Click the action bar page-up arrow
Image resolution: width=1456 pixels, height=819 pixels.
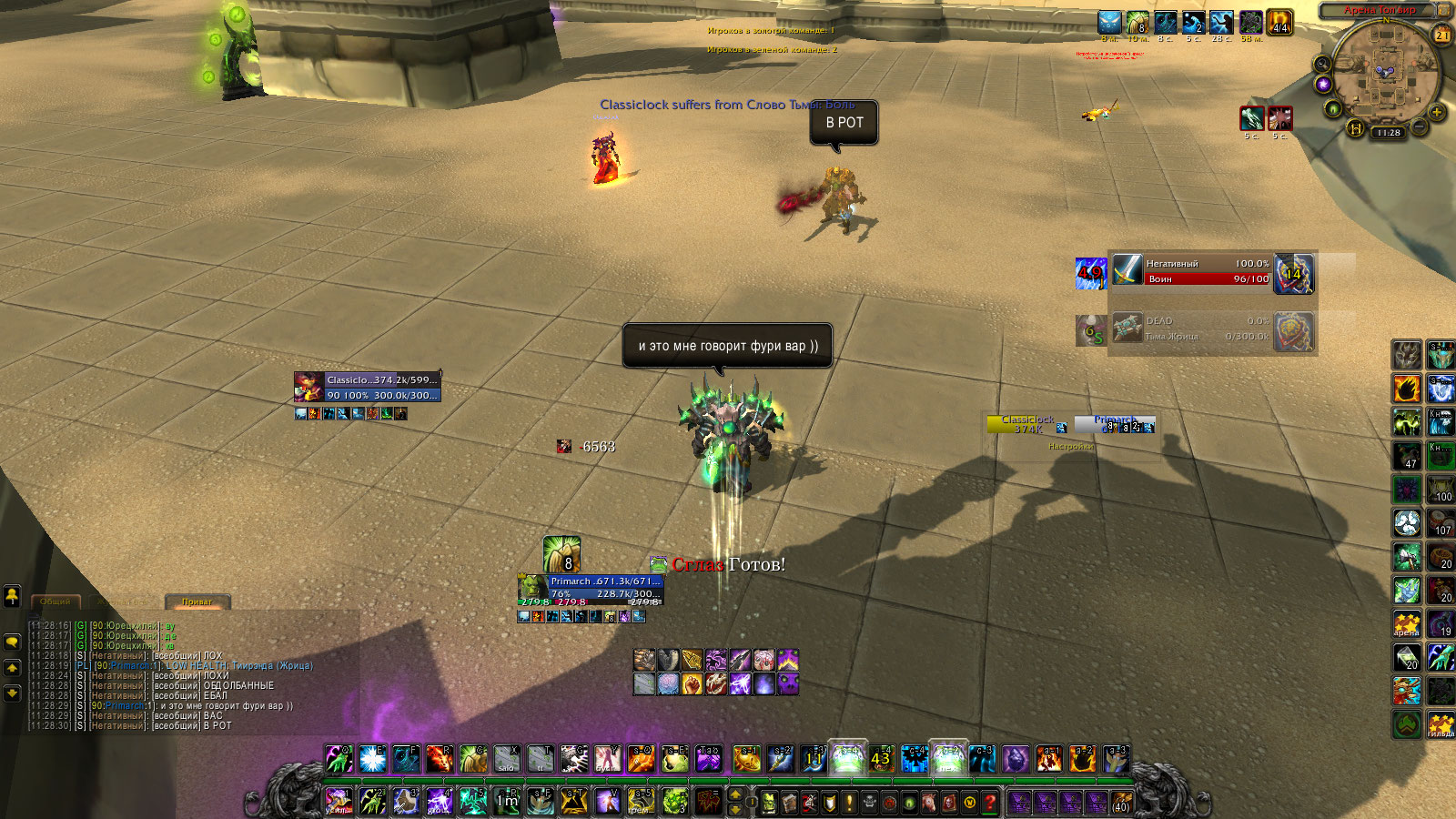pos(735,795)
